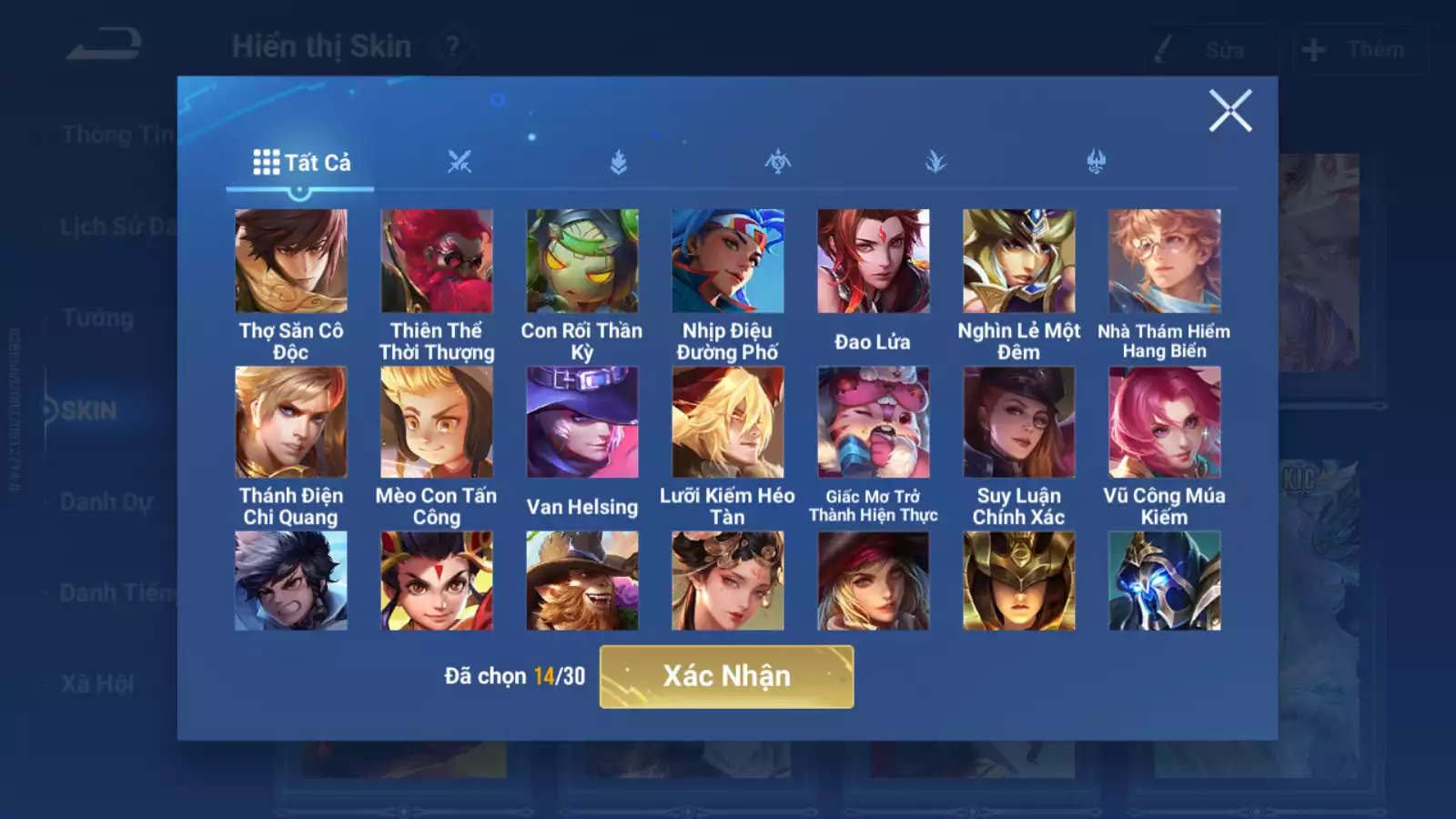Select the Nghìn Lẻ Một Đêm skin
Viewport: 1456px width, 819px height.
1019,262
